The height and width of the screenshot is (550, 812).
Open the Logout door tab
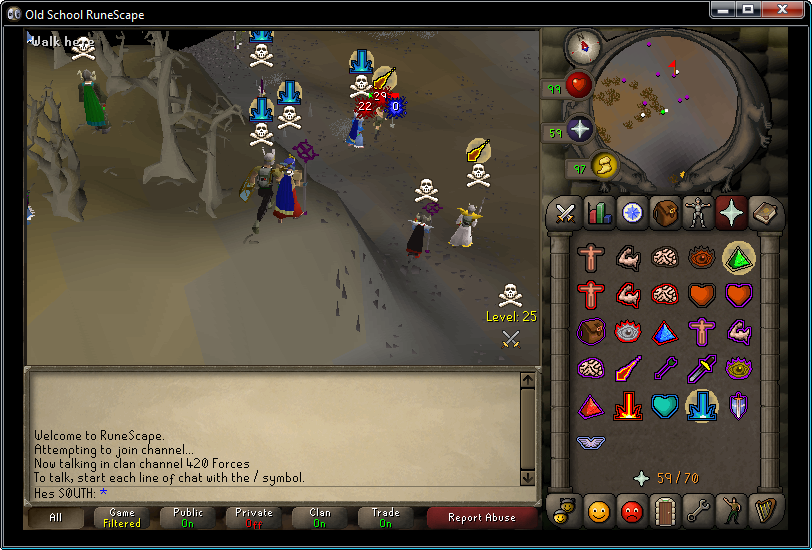(664, 510)
